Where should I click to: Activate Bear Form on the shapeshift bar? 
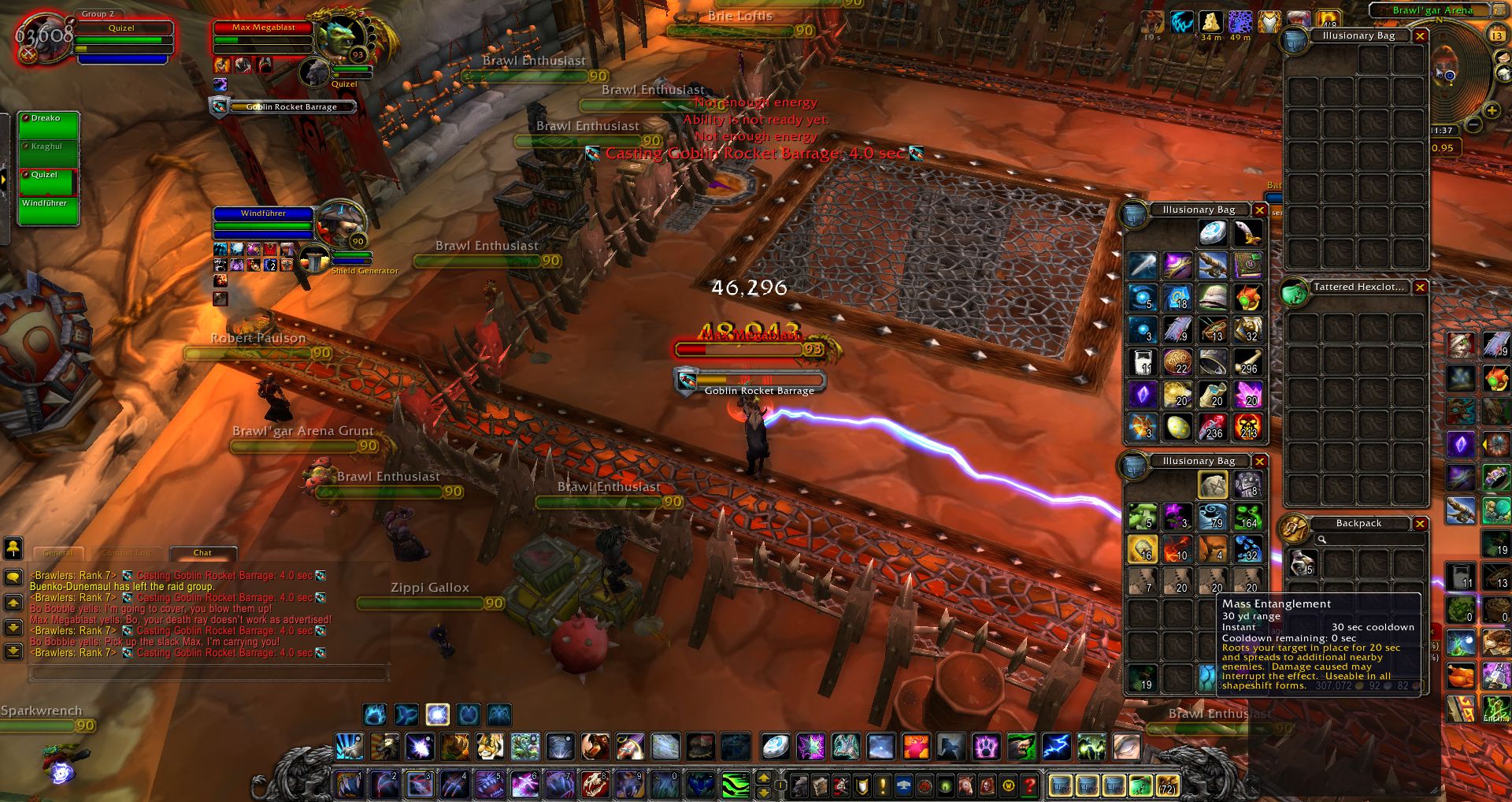coord(376,715)
